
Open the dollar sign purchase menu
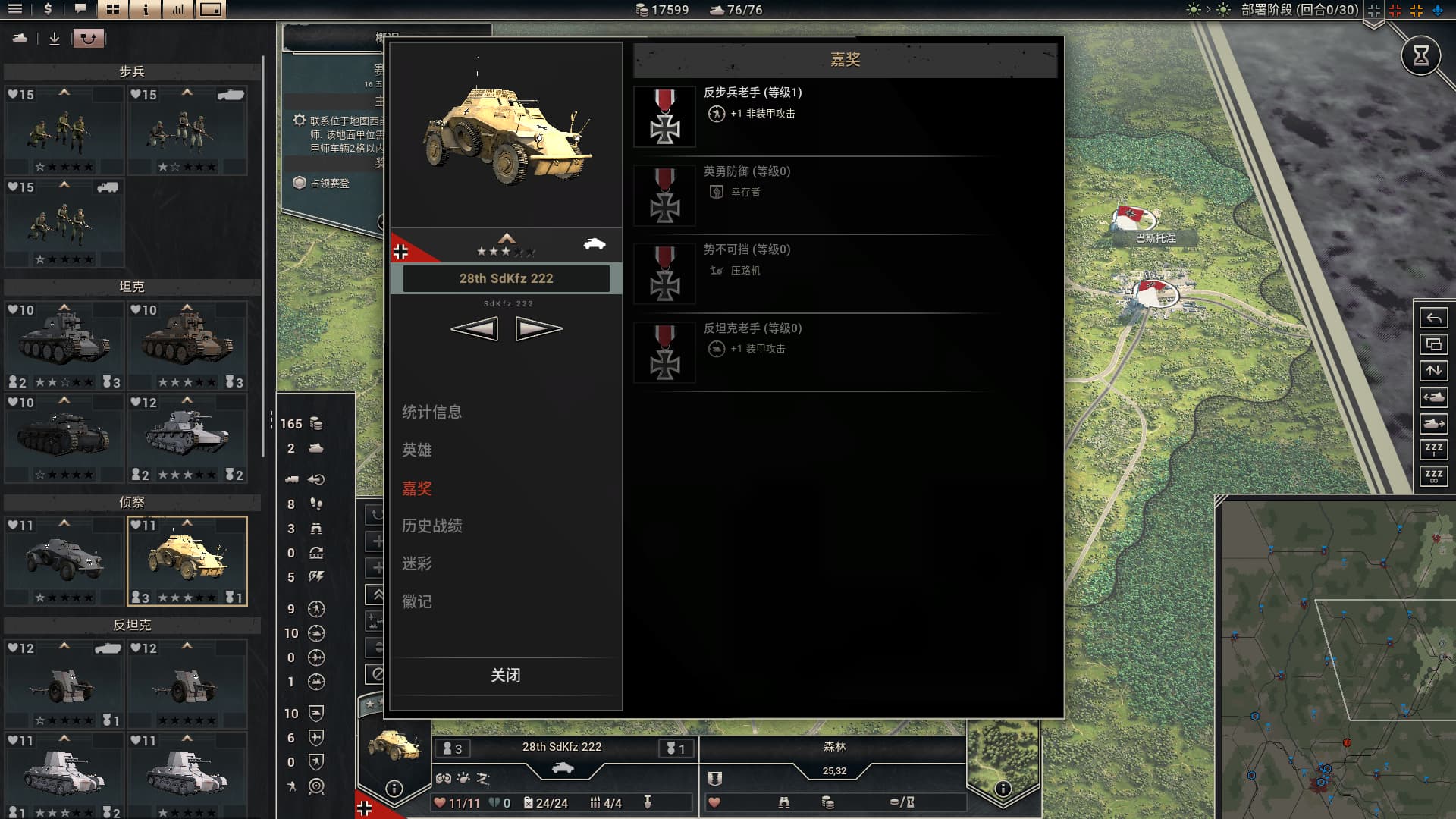(48, 10)
